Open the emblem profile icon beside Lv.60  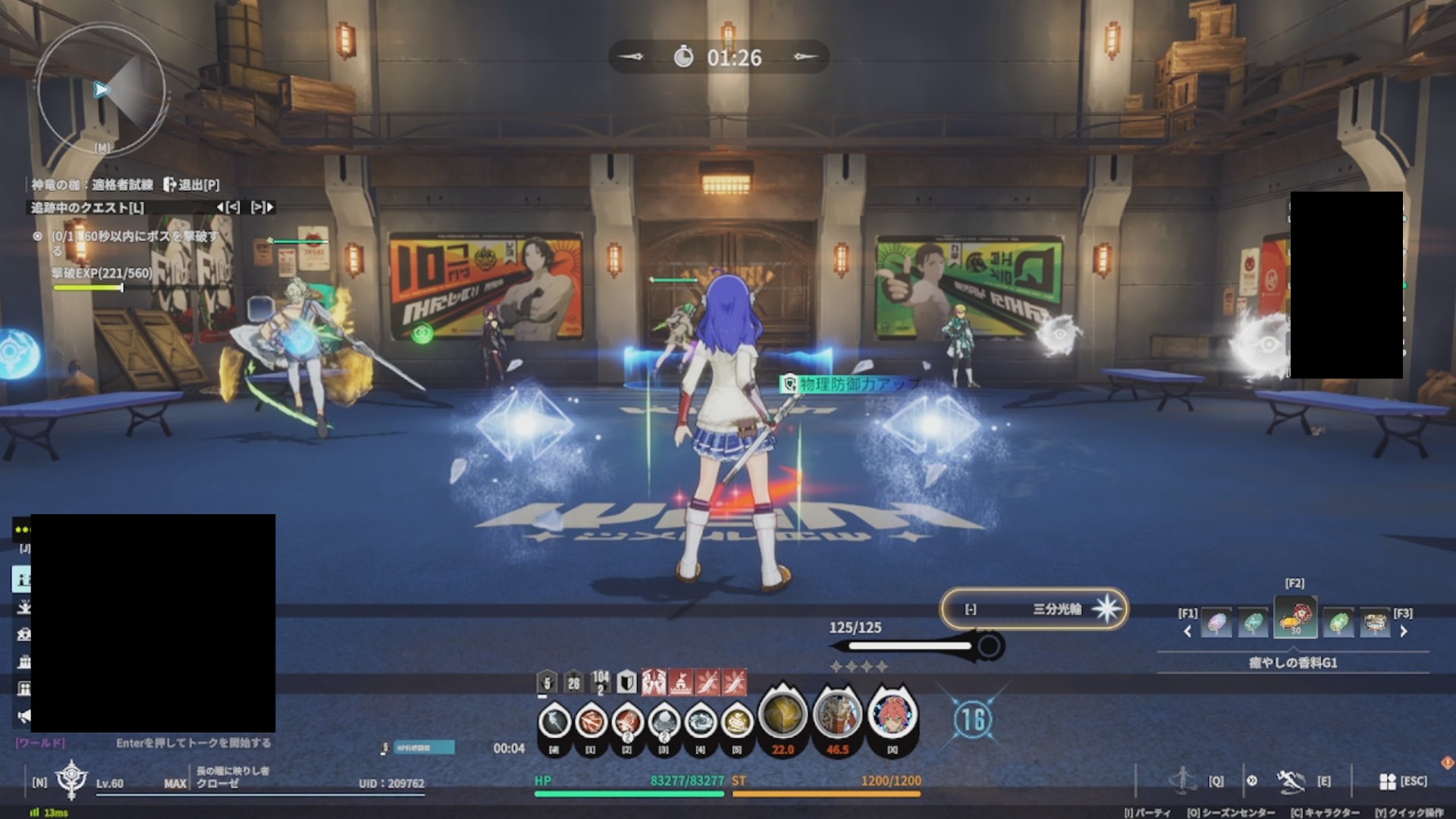point(71,779)
